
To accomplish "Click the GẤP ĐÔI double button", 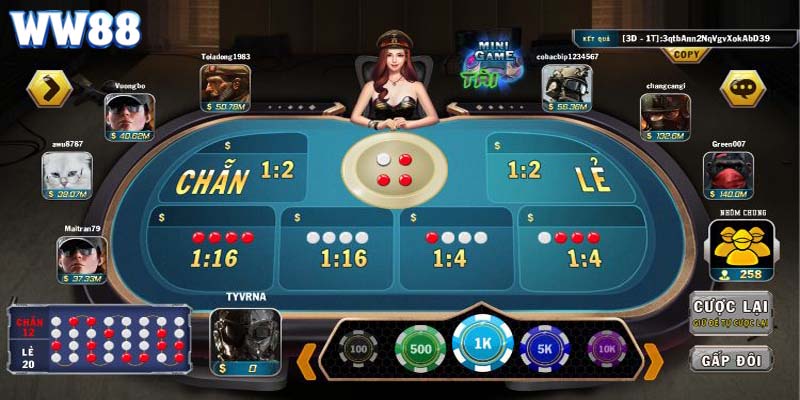I will [730, 360].
